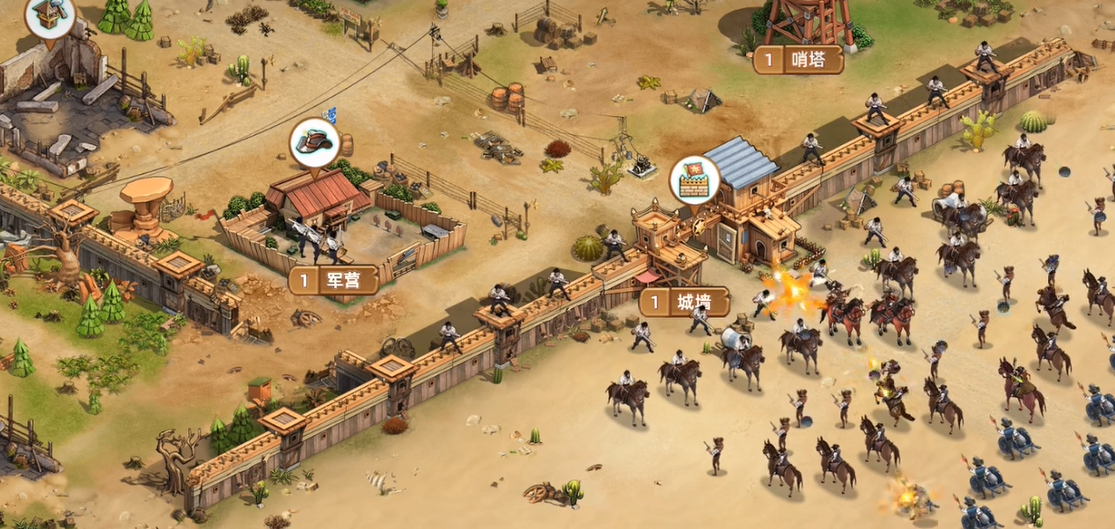Tap the cowboy hat bubble above the barracks
The image size is (1115, 529).
(x=313, y=143)
